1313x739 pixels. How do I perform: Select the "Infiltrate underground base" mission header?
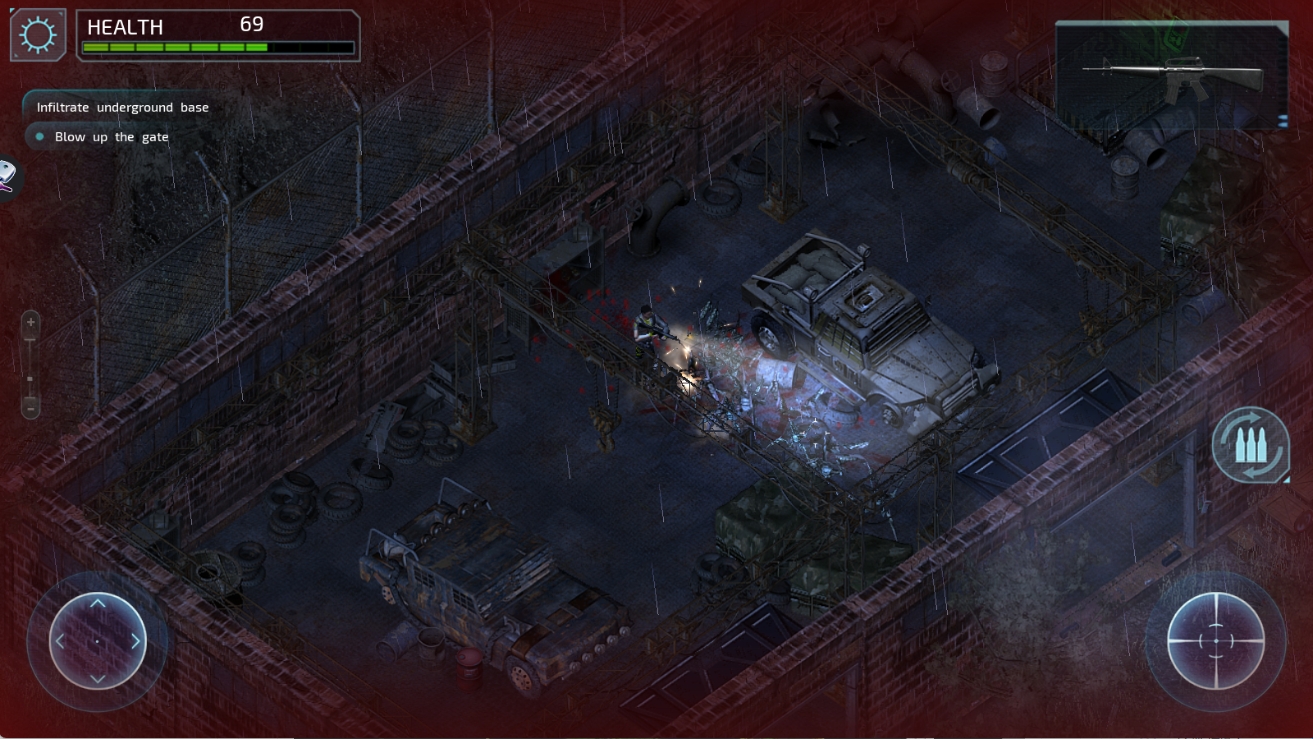click(x=122, y=107)
